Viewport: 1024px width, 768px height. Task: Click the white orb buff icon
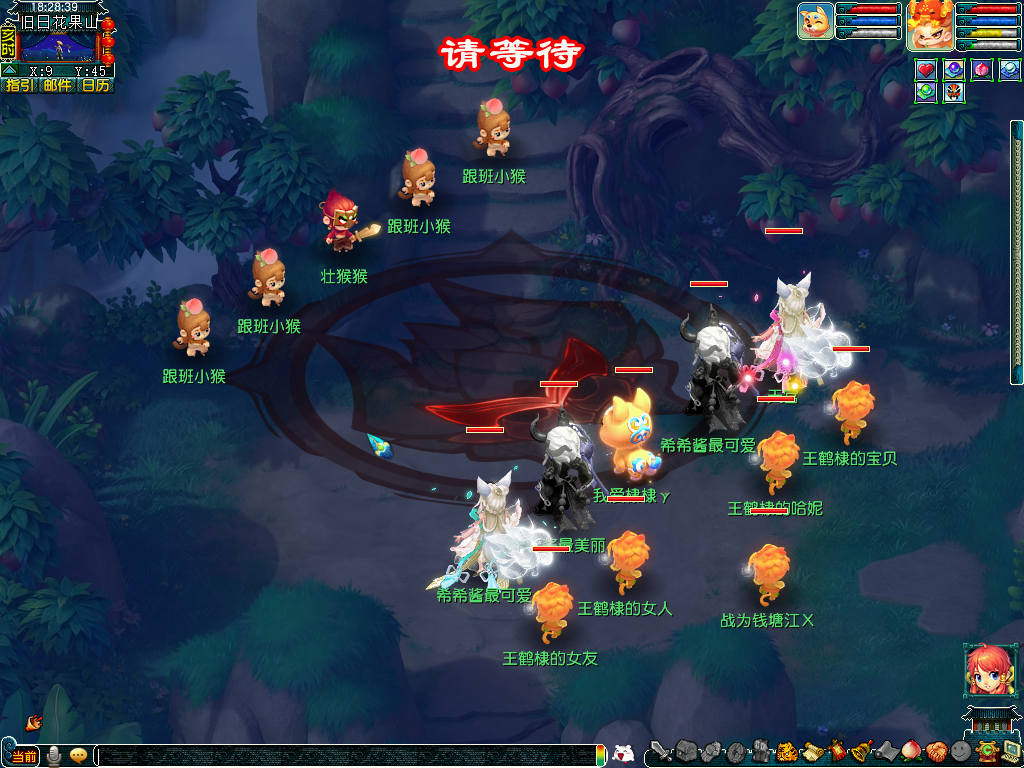(1010, 70)
